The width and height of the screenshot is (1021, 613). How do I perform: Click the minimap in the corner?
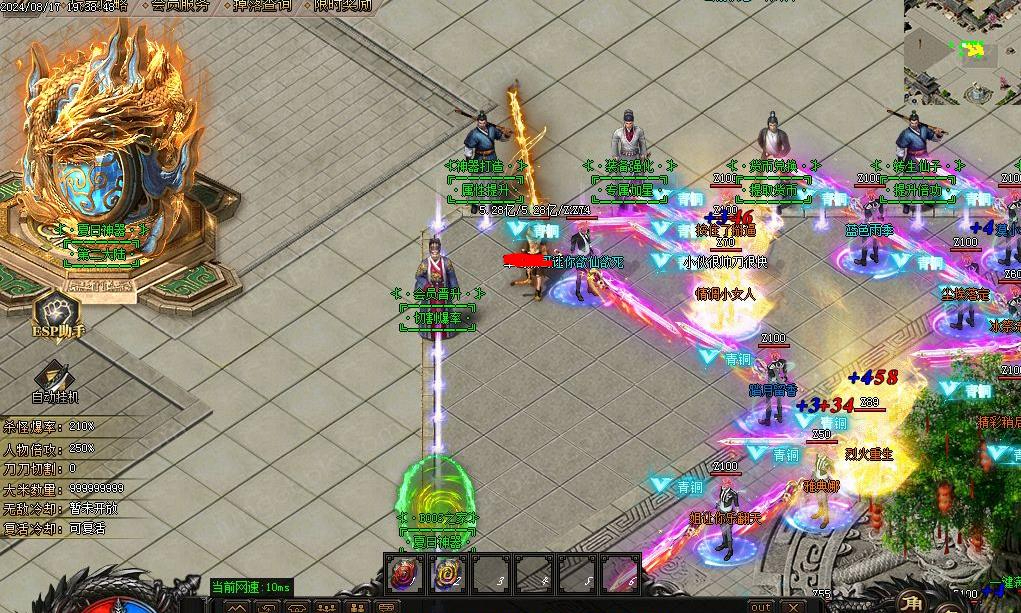pyautogui.click(x=961, y=51)
